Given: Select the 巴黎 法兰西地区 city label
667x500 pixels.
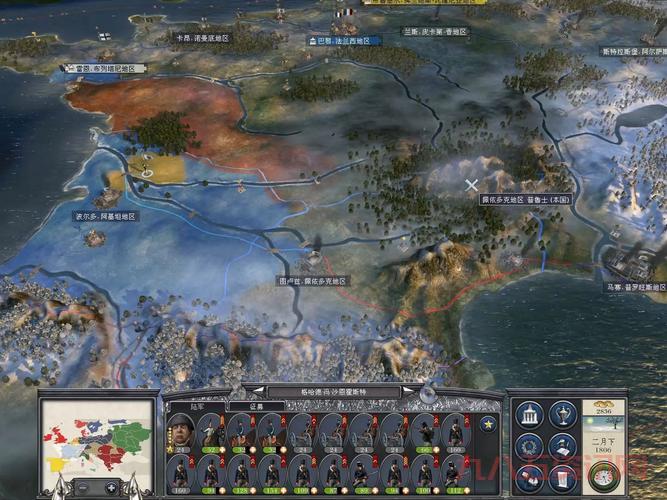Looking at the screenshot, I should (x=343, y=41).
